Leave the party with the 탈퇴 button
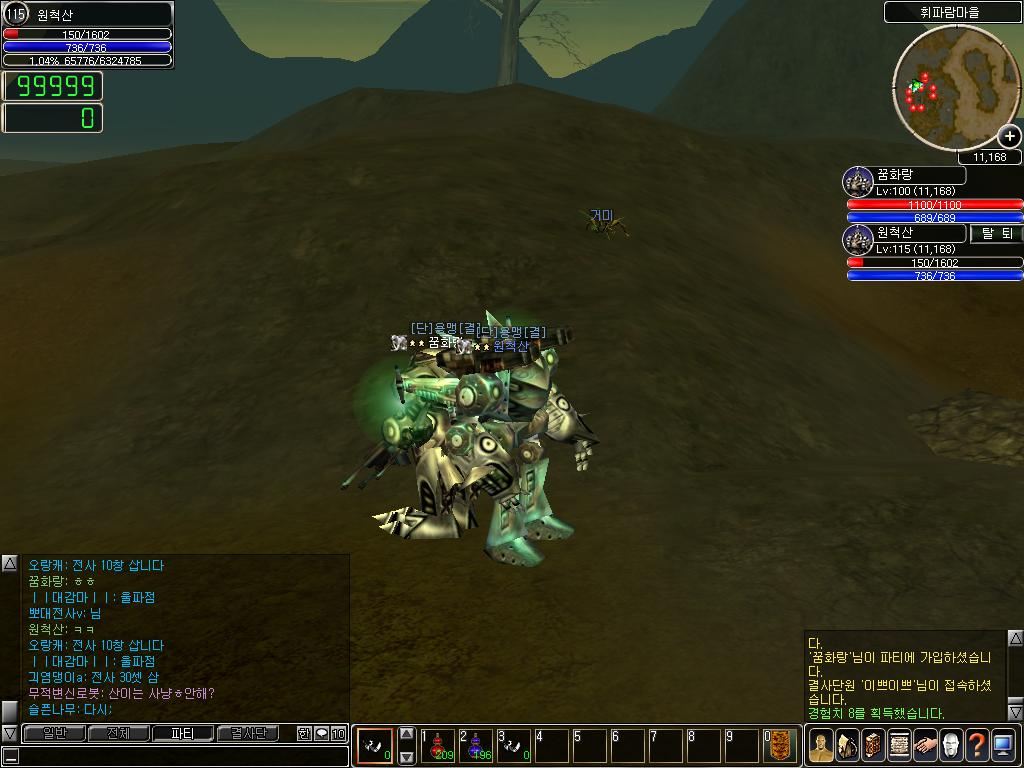Screen dimensions: 1024x768 [996, 233]
